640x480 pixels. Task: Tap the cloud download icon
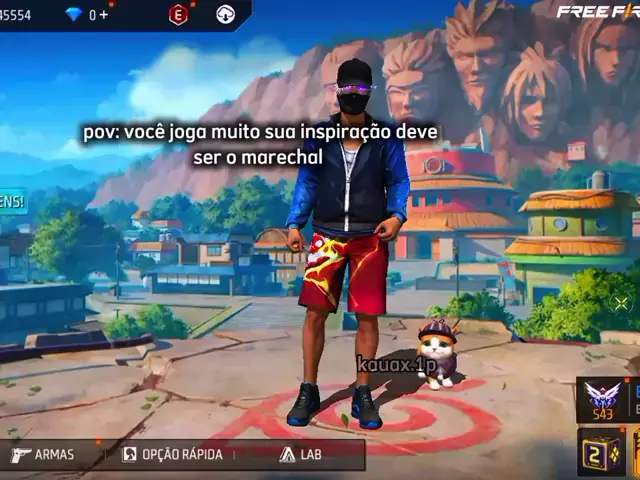coord(226,14)
